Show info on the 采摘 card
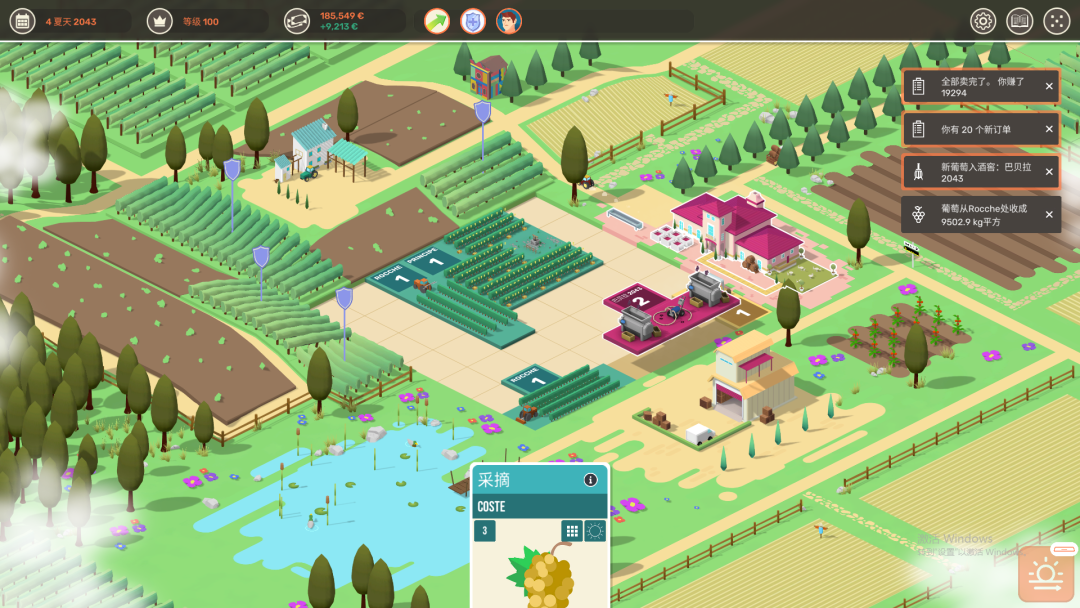This screenshot has width=1080, height=608. (x=590, y=480)
